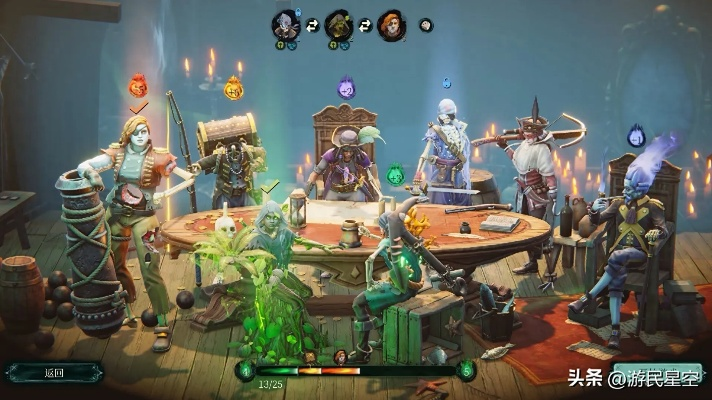Choose the green soul flame marker
The image size is (712, 400).
point(397,176)
